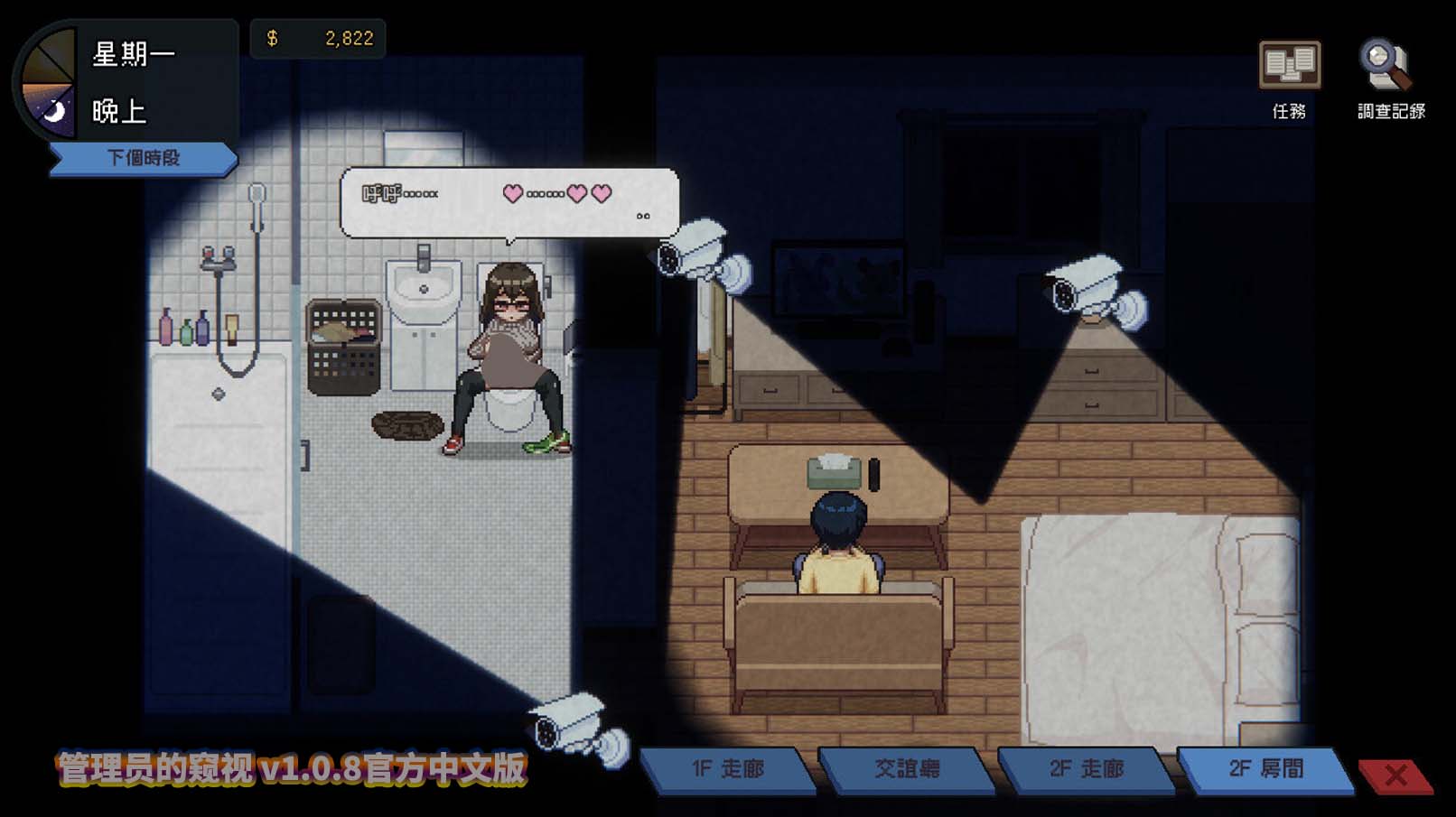Click the dollar sign on the money display
The image size is (1456, 817).
pyautogui.click(x=273, y=38)
